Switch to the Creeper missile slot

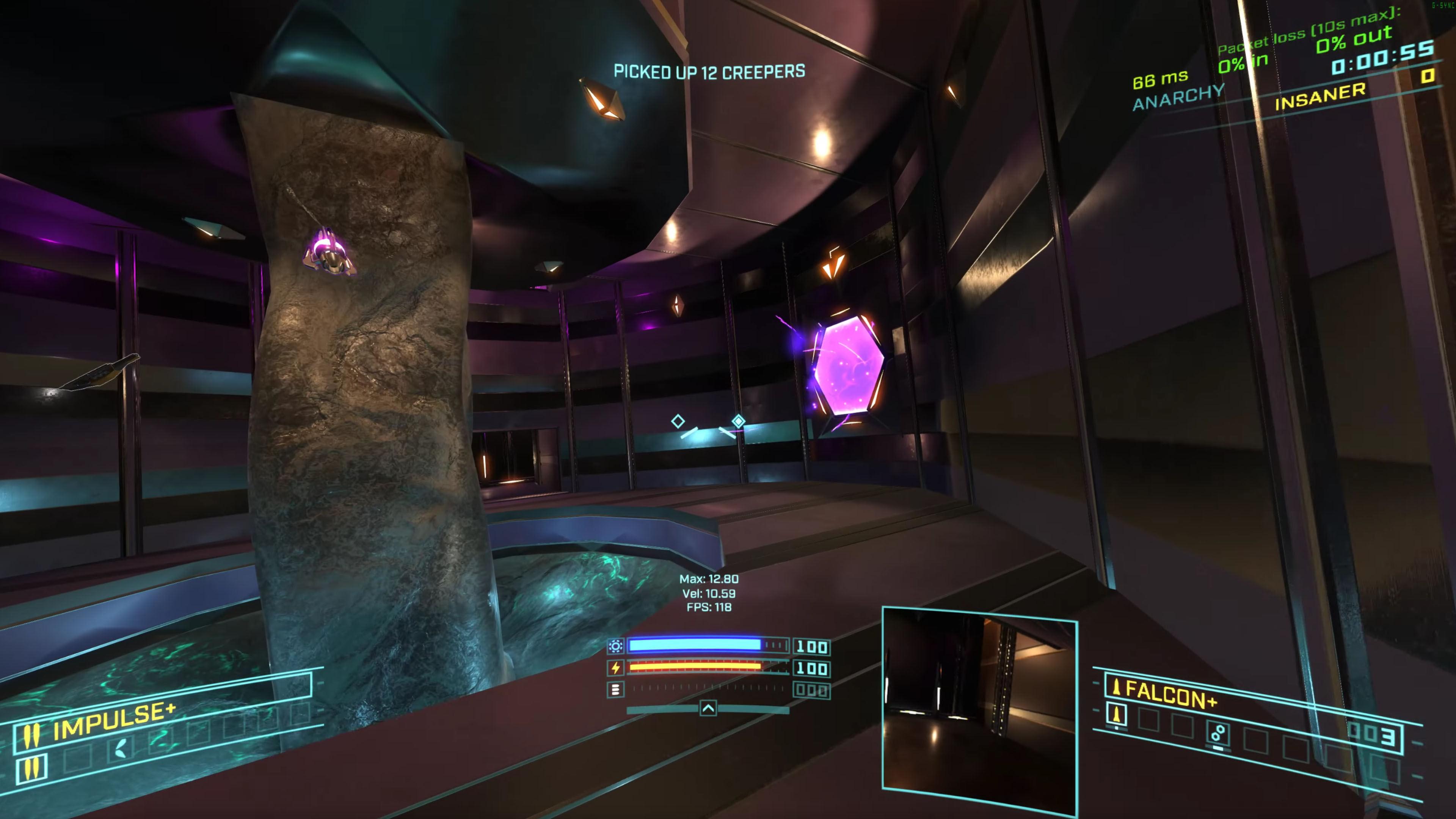pos(1218,733)
